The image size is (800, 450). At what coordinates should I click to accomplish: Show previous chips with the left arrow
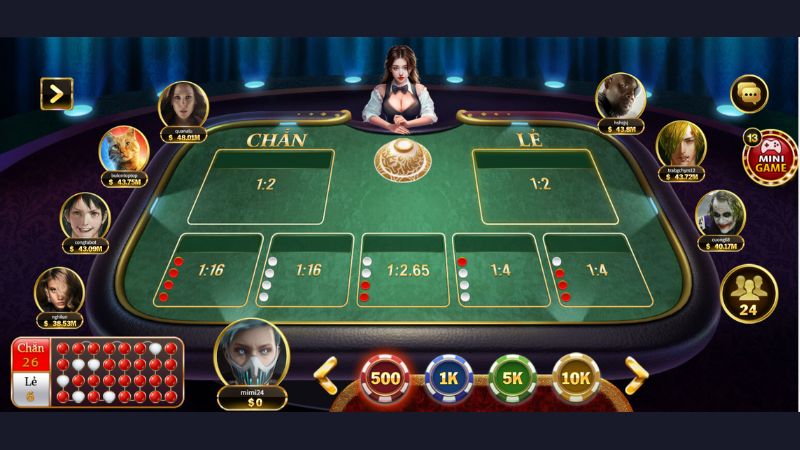(326, 376)
